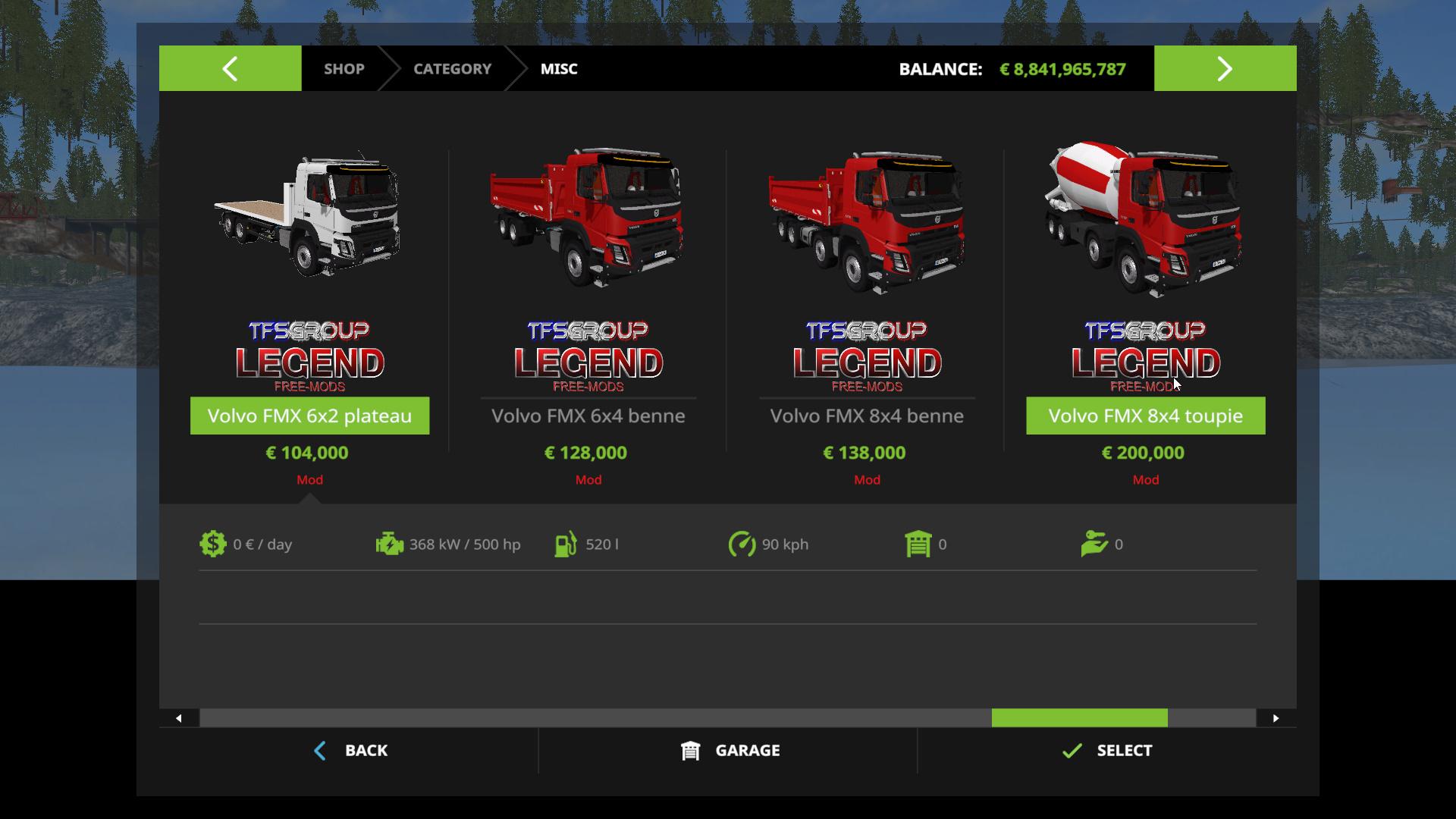Click the white flatbed truck thumbnail
Viewport: 1456px width, 819px height.
coord(309,216)
